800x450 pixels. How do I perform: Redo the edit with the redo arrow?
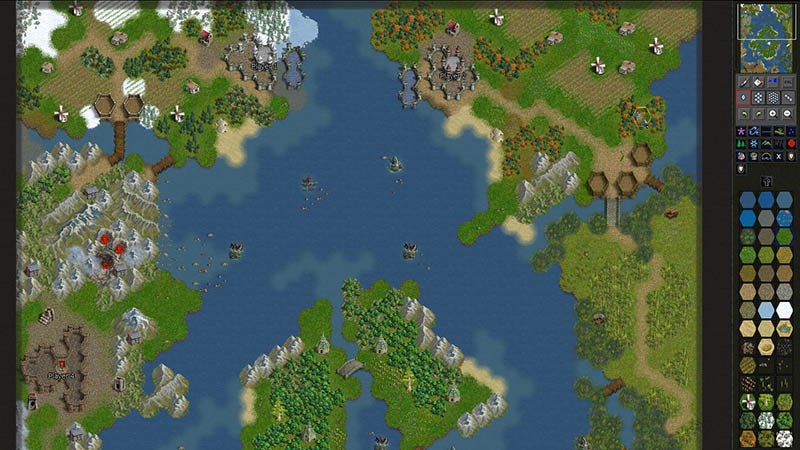758,114
